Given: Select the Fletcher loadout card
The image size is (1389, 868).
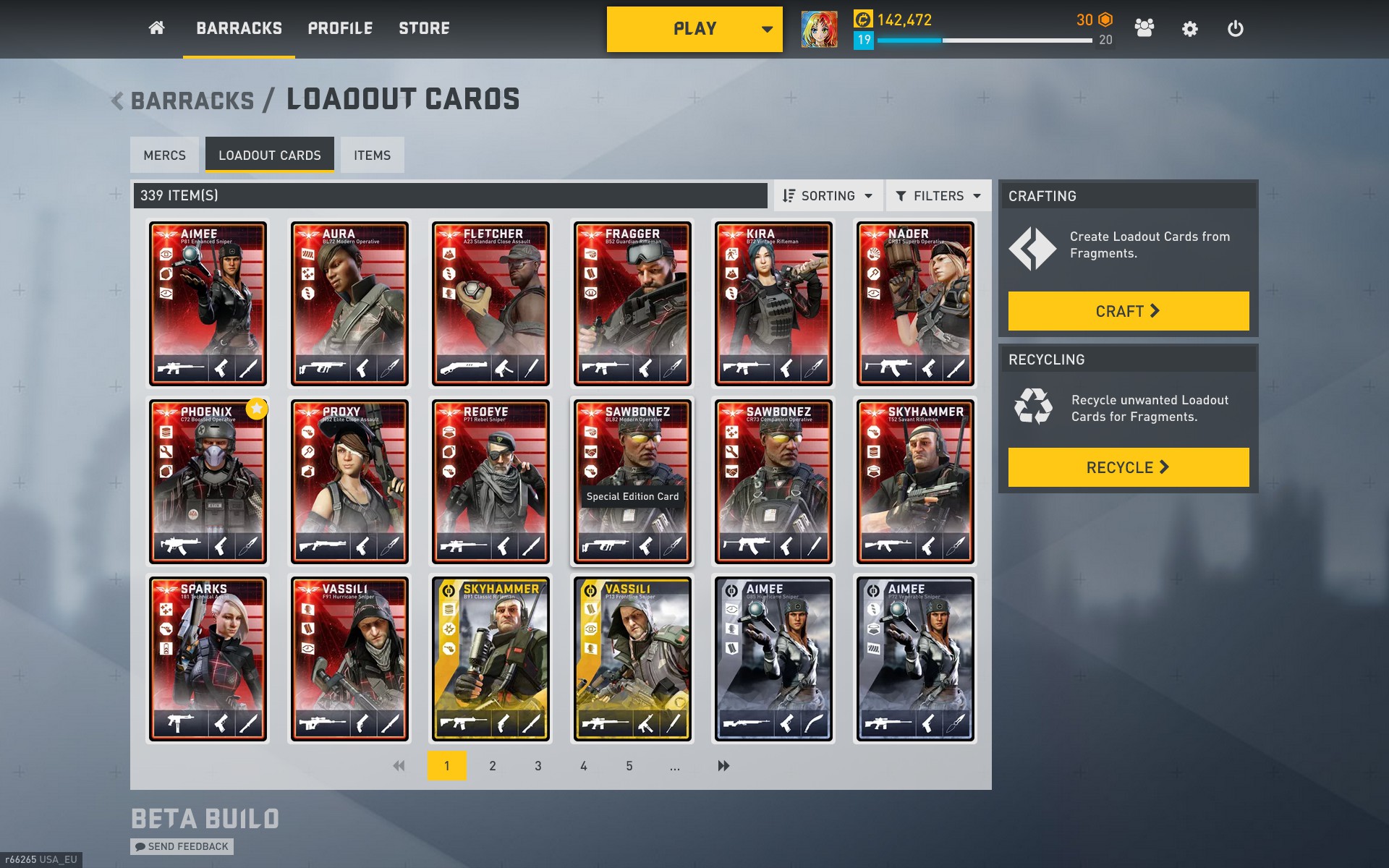Looking at the screenshot, I should coord(490,304).
